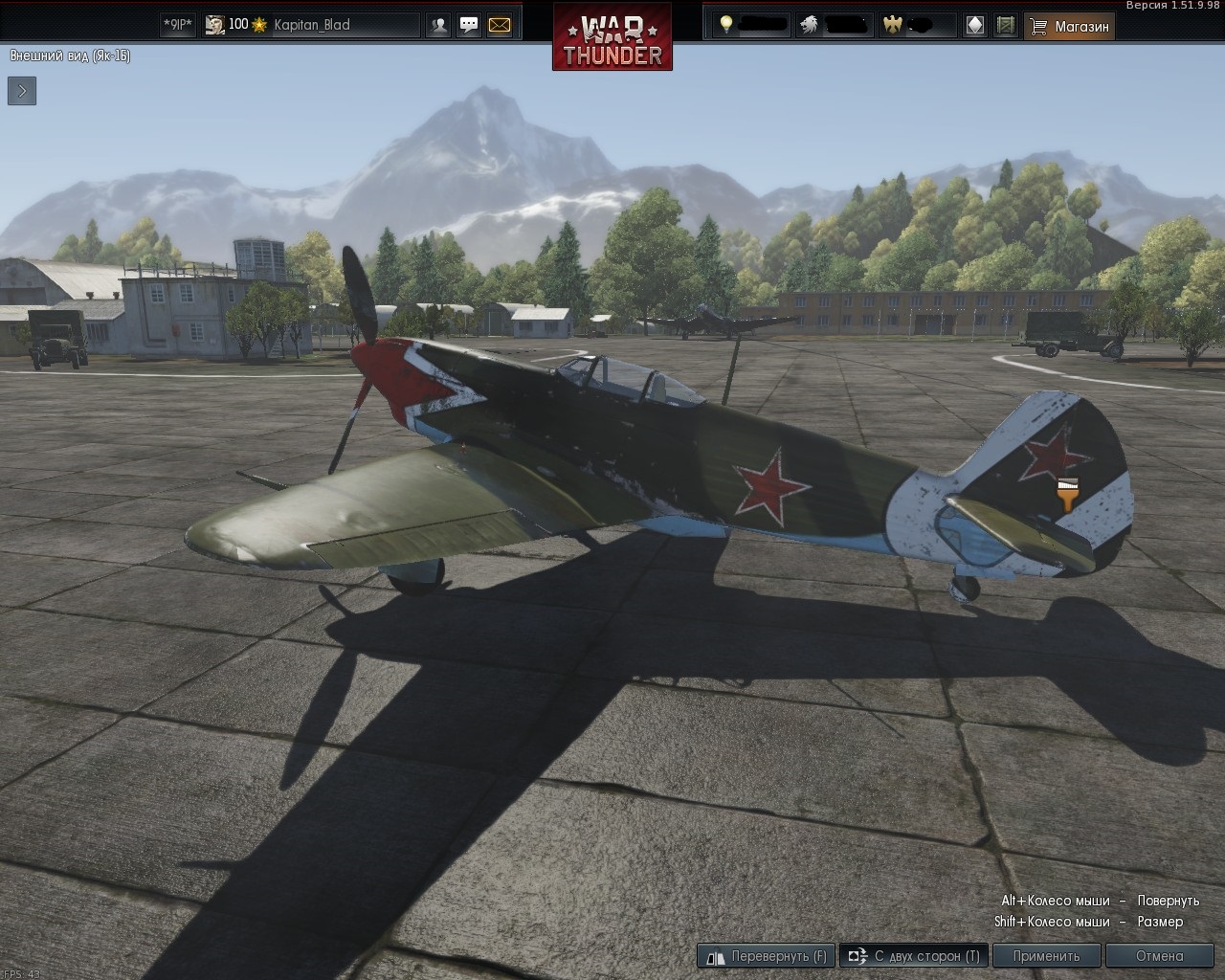Open the green crate icon button
The image size is (1225, 980).
tap(1005, 26)
